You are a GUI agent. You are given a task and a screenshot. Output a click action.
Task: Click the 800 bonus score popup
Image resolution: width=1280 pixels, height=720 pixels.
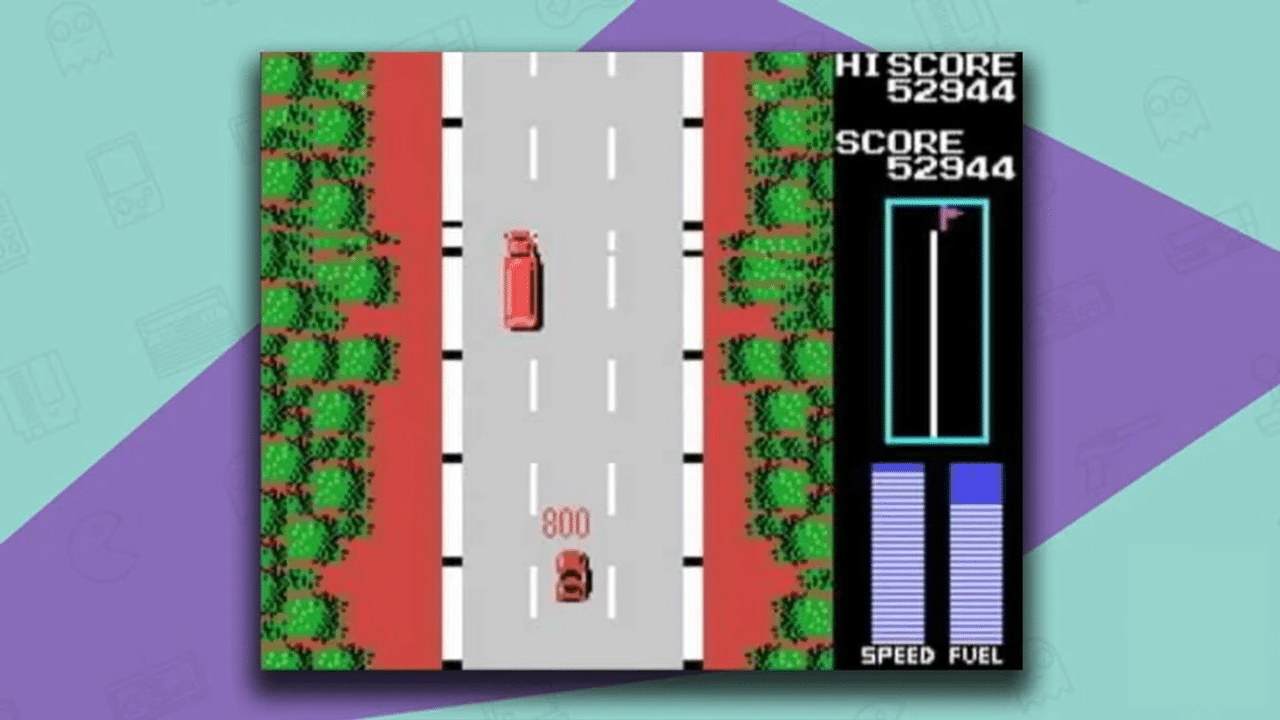565,520
